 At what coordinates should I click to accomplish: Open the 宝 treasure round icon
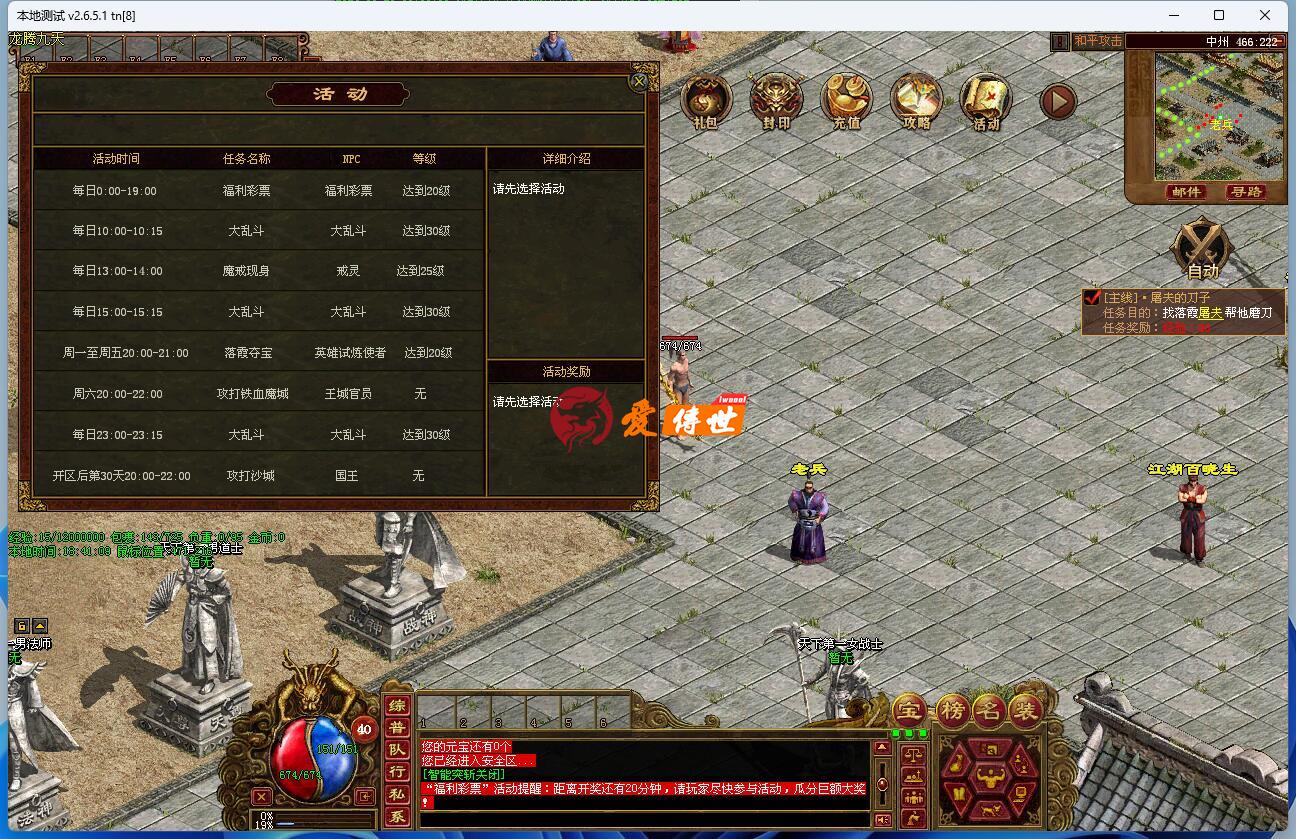(x=907, y=710)
